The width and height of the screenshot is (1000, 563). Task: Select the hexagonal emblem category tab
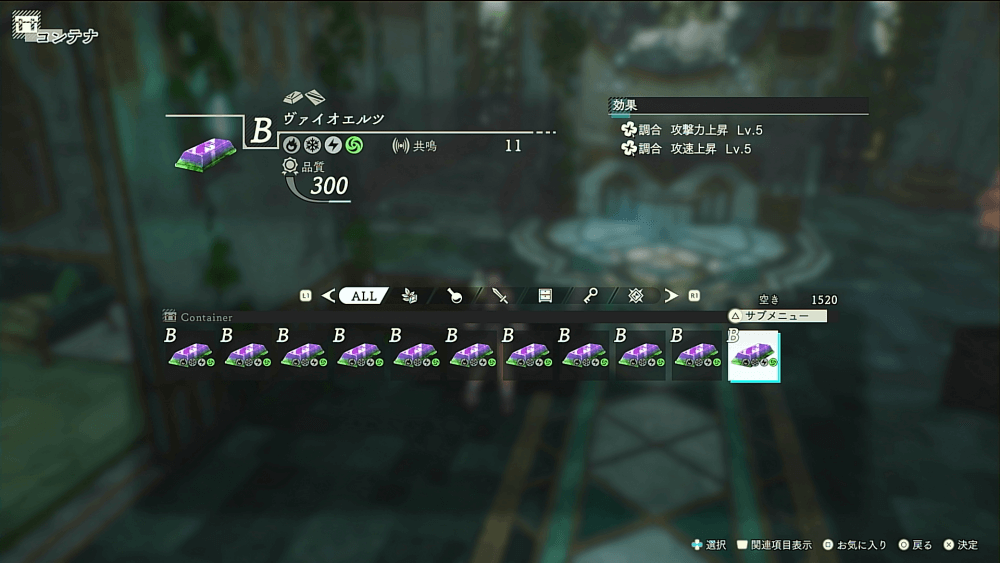[635, 296]
